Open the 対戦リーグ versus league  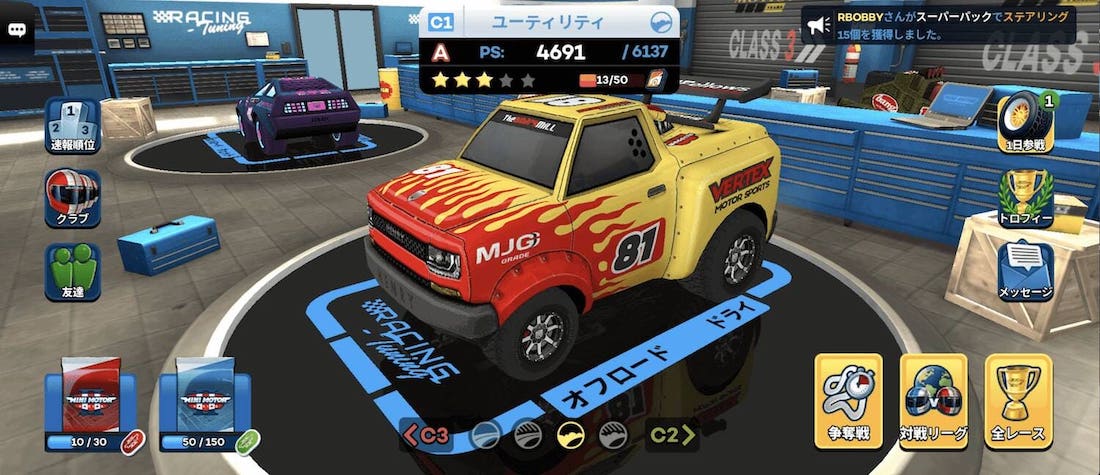tap(933, 401)
